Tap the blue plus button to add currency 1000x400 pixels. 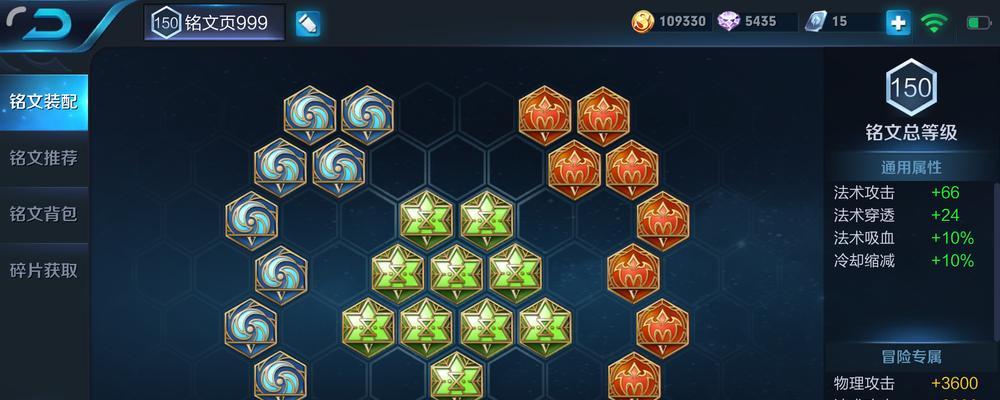tap(898, 22)
